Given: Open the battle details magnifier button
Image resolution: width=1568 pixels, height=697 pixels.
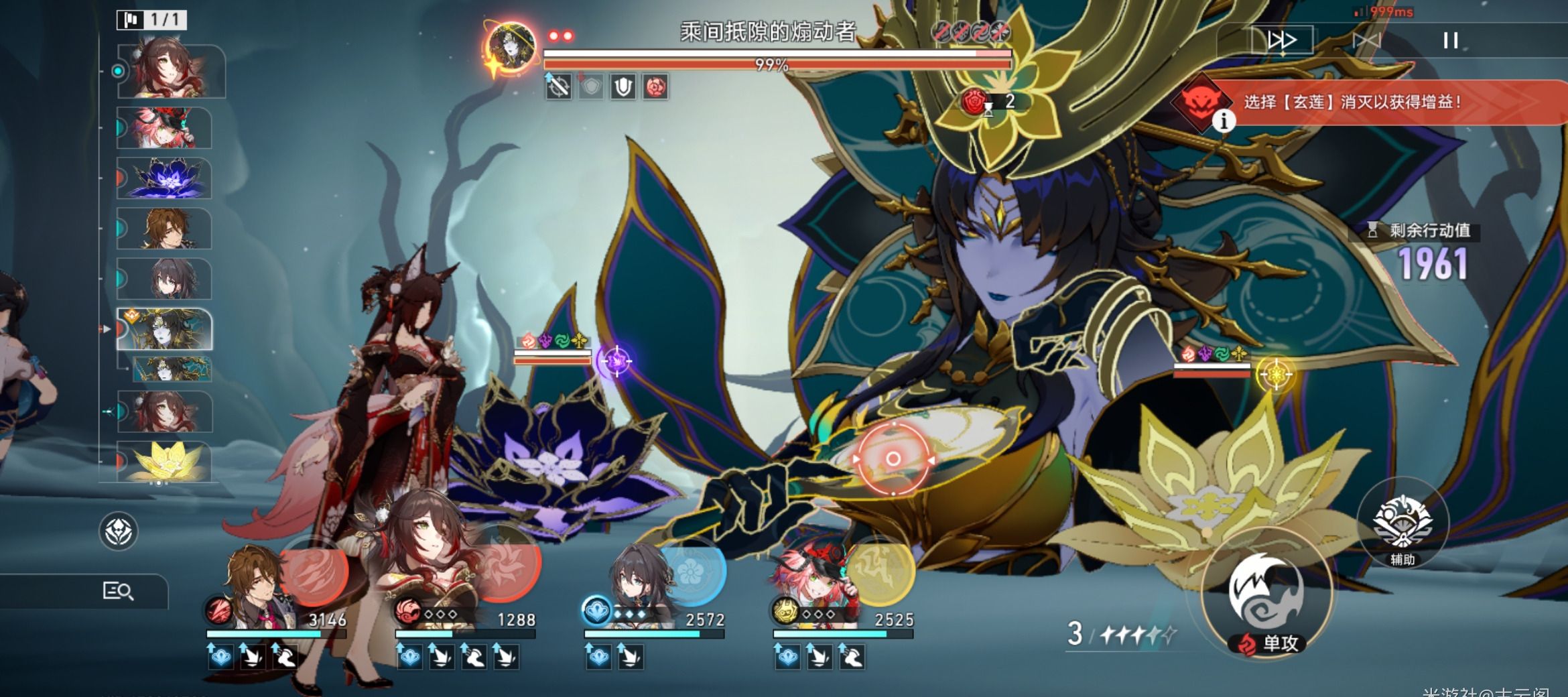Looking at the screenshot, I should pos(118,591).
